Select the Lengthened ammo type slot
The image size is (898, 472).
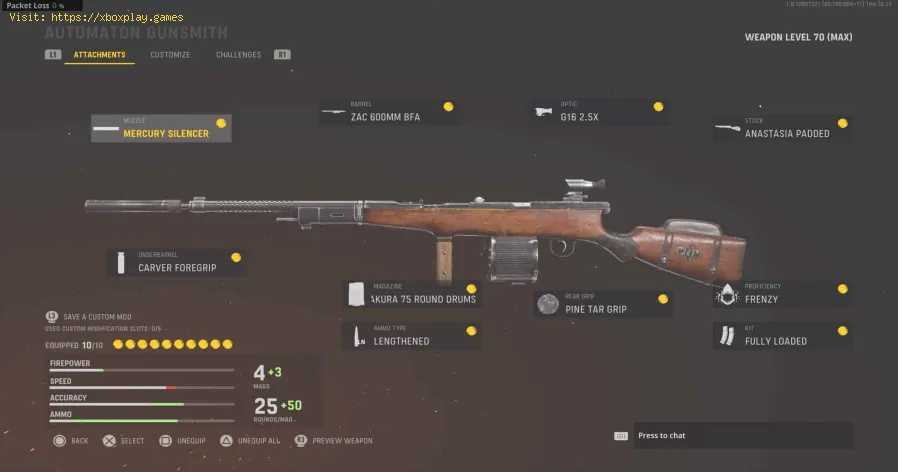pyautogui.click(x=412, y=336)
